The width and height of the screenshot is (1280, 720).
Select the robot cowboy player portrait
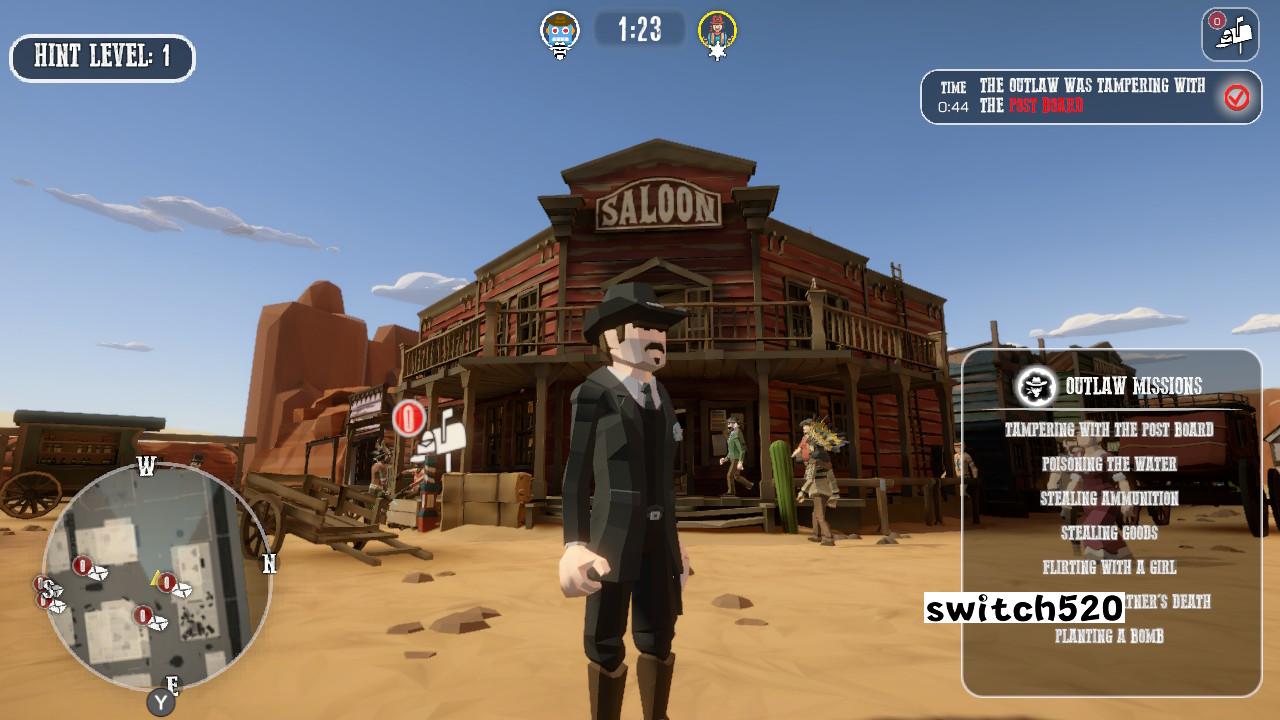tap(560, 29)
